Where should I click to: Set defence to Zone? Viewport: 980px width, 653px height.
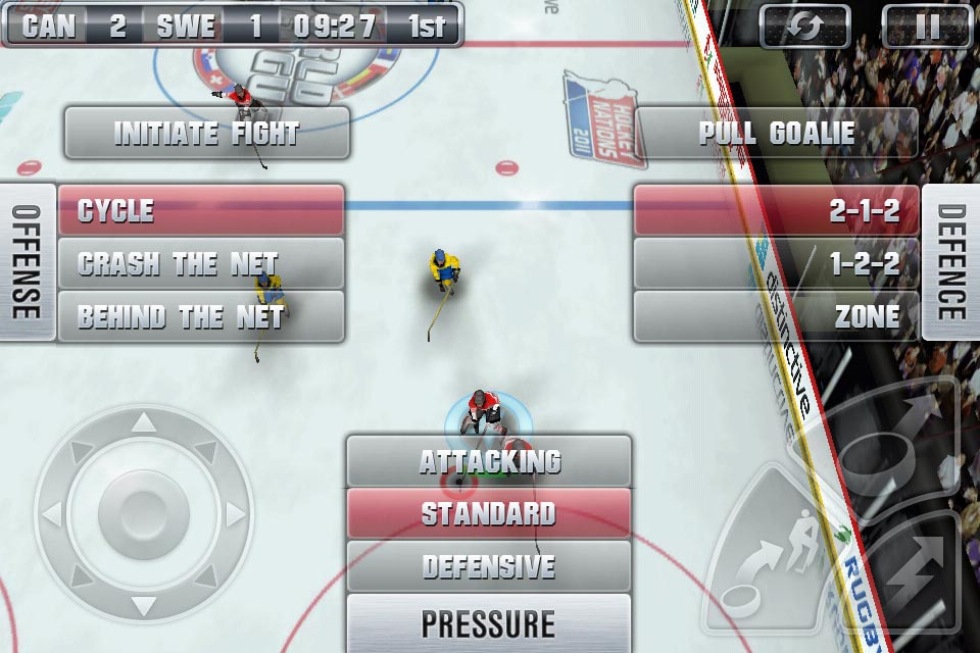click(776, 316)
